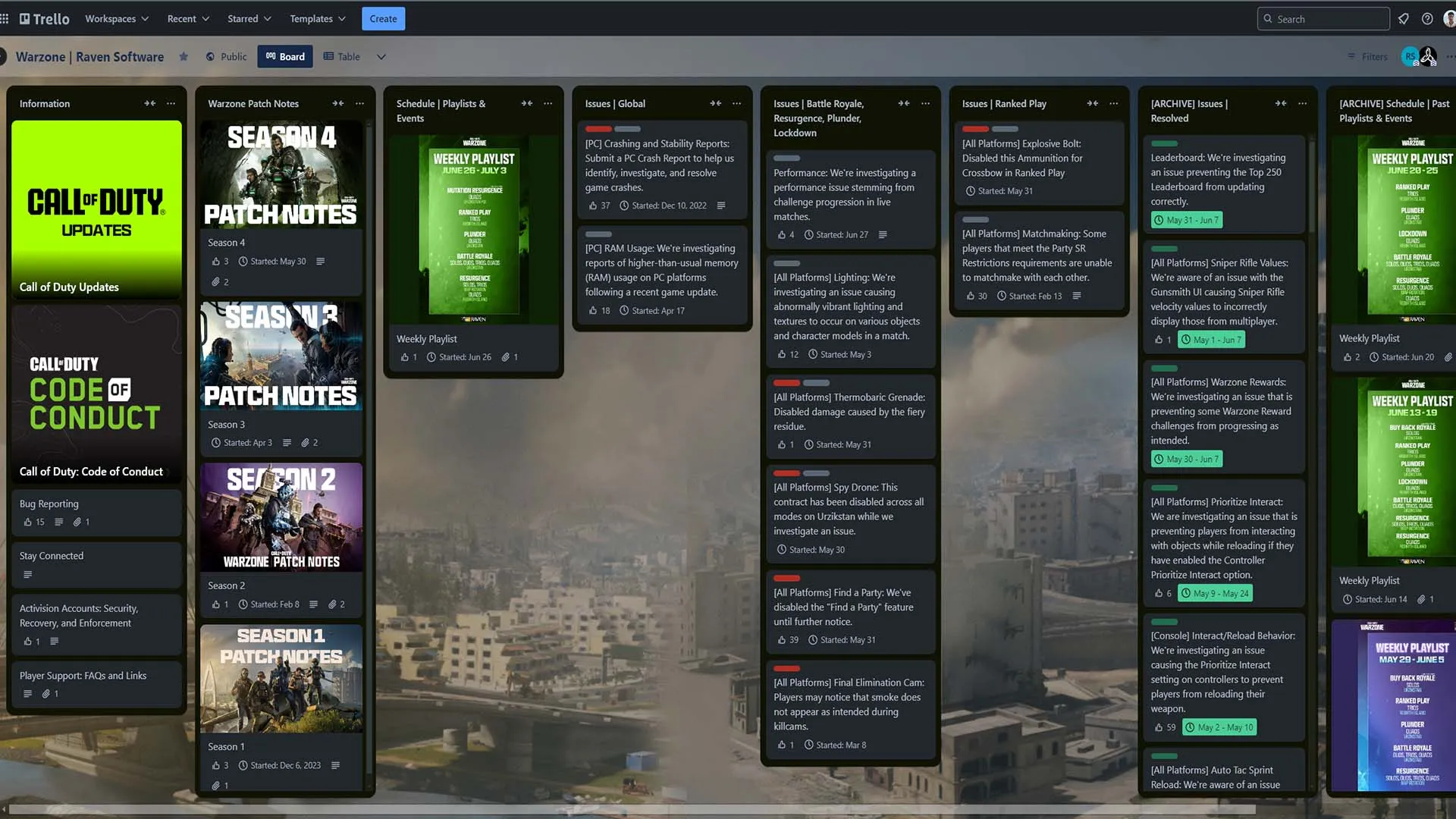Star the Warzone board
1456x819 pixels.
click(183, 57)
